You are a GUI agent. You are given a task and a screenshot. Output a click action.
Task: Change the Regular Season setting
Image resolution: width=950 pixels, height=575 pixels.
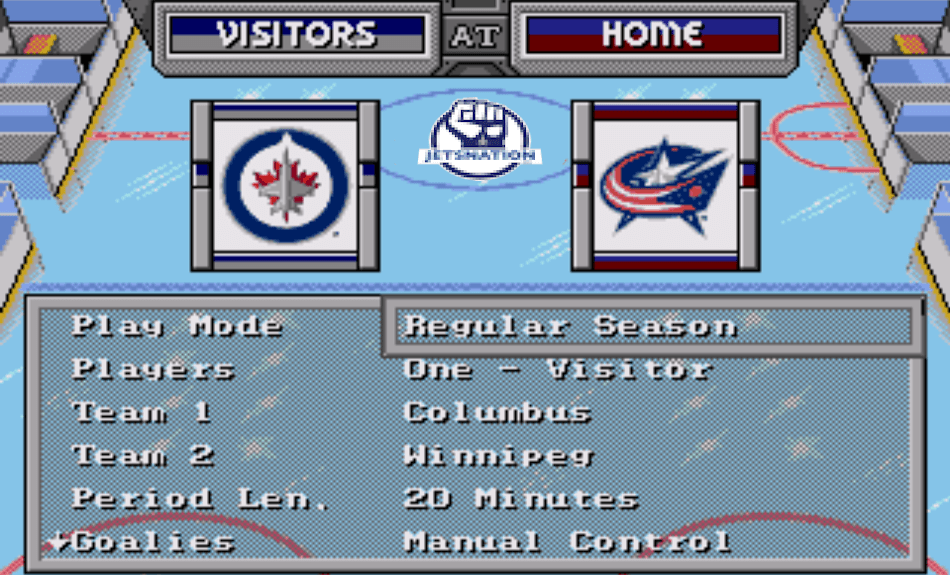point(570,326)
